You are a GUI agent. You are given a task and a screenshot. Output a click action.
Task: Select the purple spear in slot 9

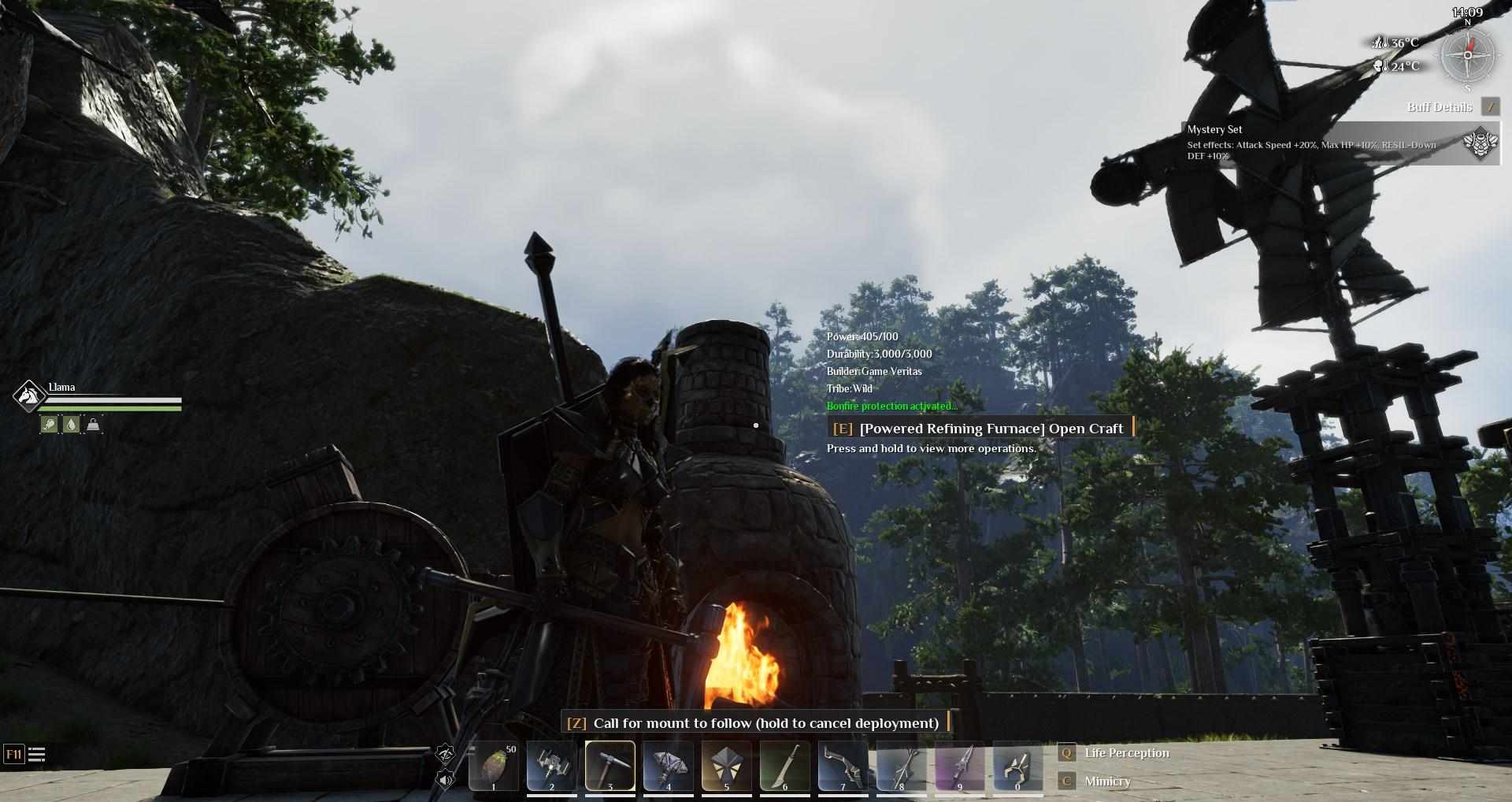(x=959, y=765)
